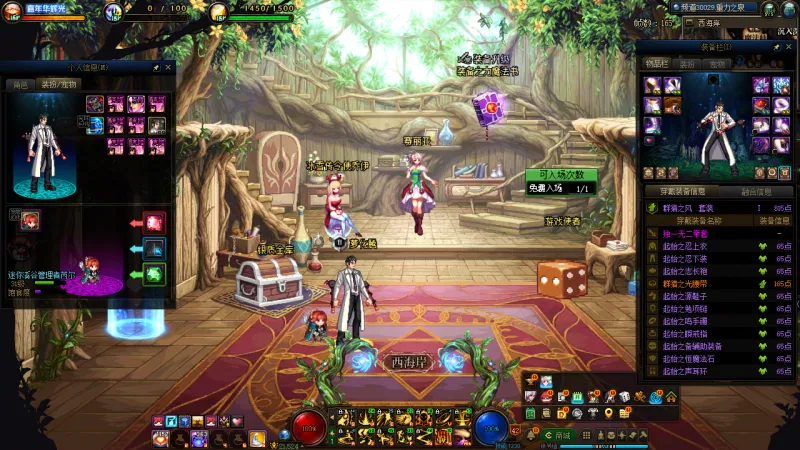Click the red-haired pet portrait slot

click(30, 220)
